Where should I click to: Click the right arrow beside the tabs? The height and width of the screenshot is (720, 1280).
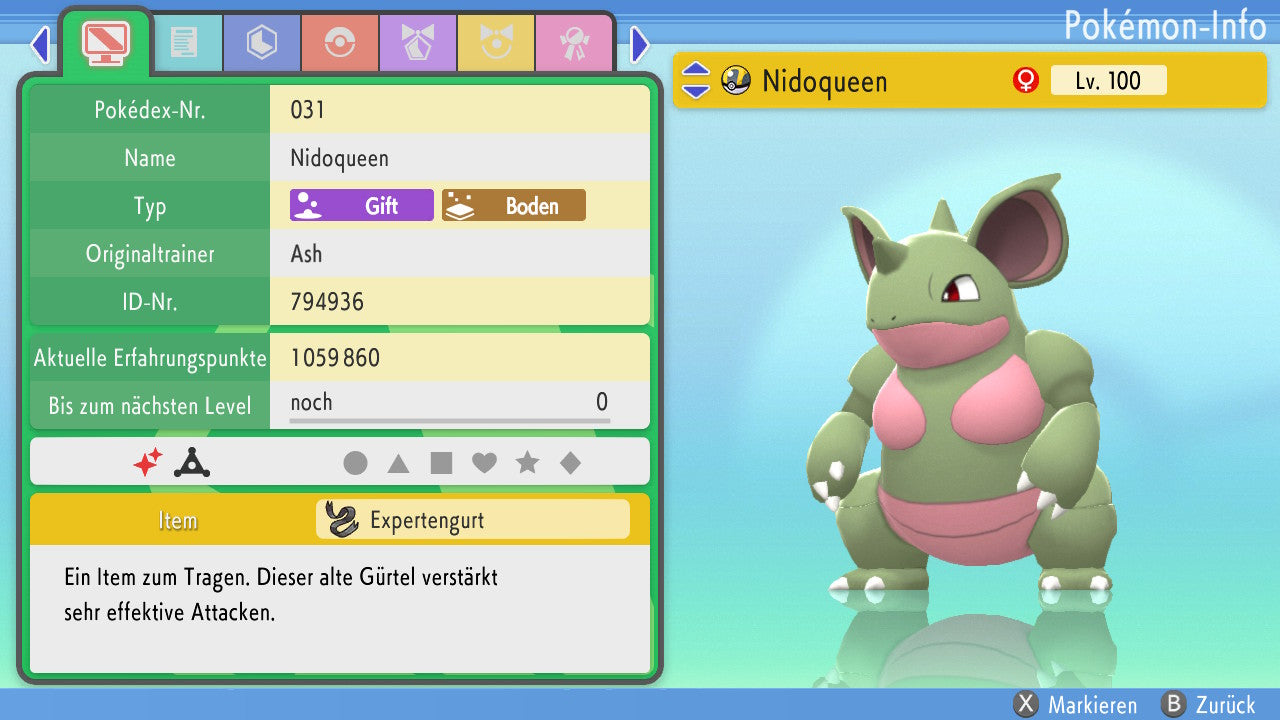[x=640, y=44]
